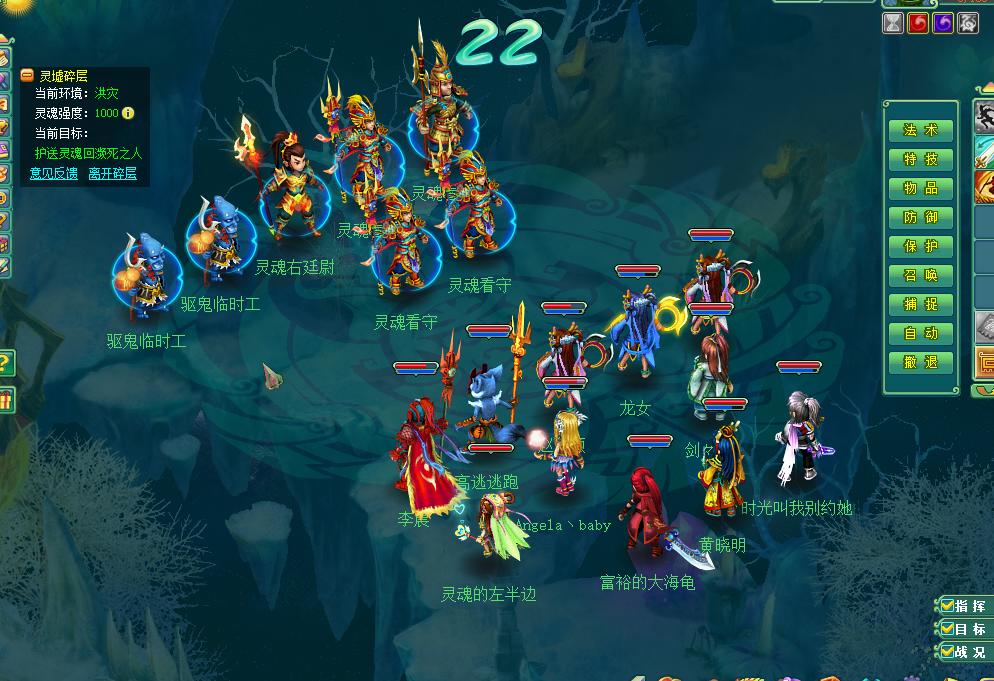Open the 物品 items command
The height and width of the screenshot is (681, 994).
(920, 188)
